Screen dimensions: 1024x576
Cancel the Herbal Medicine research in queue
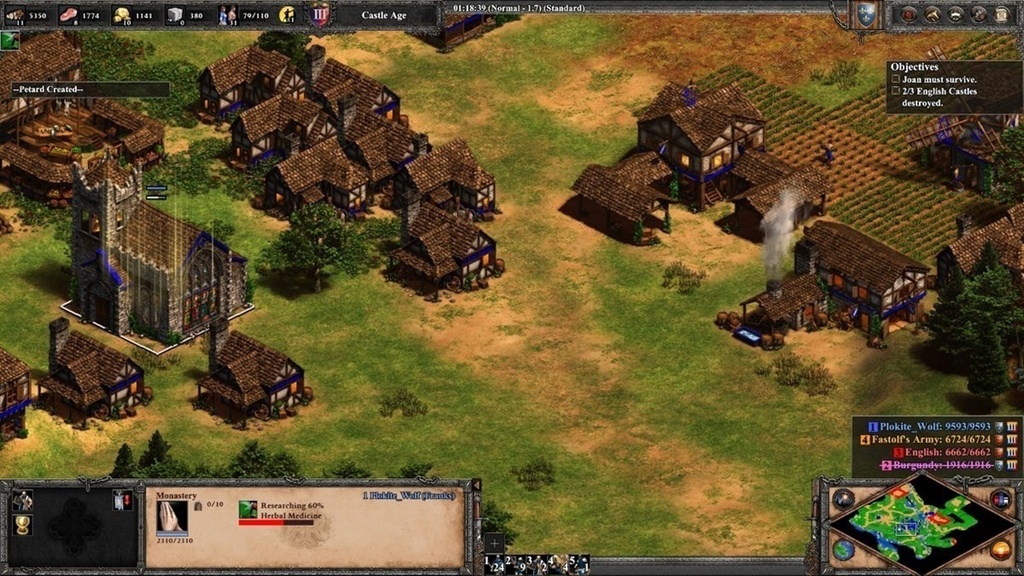pos(248,510)
